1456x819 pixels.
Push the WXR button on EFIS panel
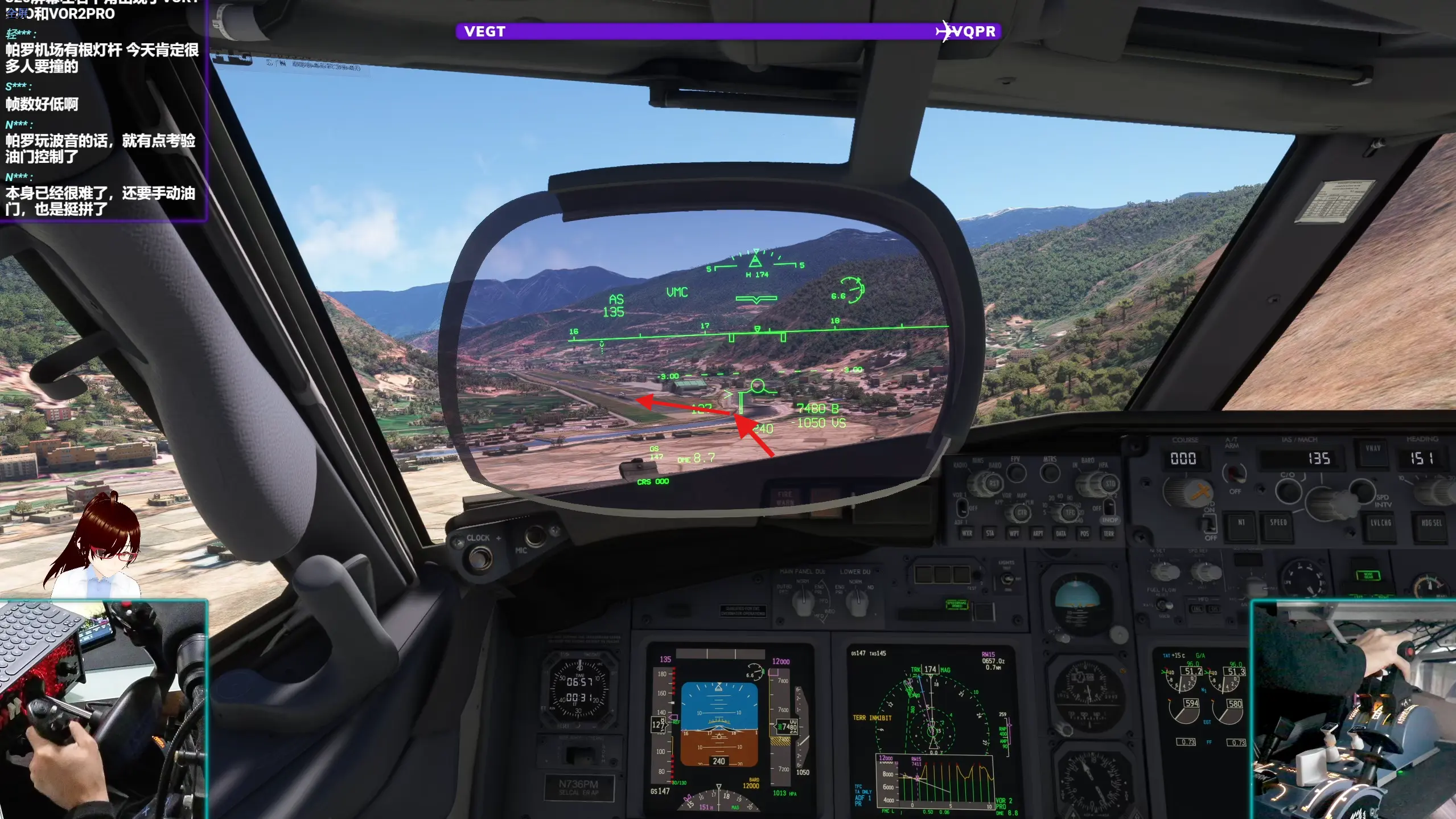966,534
